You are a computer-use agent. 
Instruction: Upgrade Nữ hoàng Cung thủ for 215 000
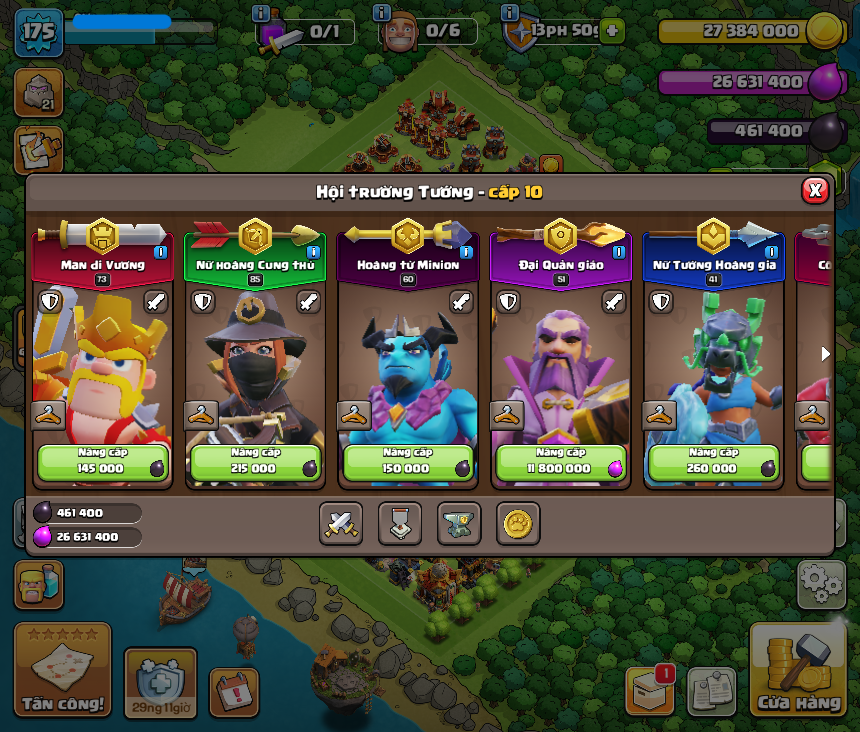[255, 462]
